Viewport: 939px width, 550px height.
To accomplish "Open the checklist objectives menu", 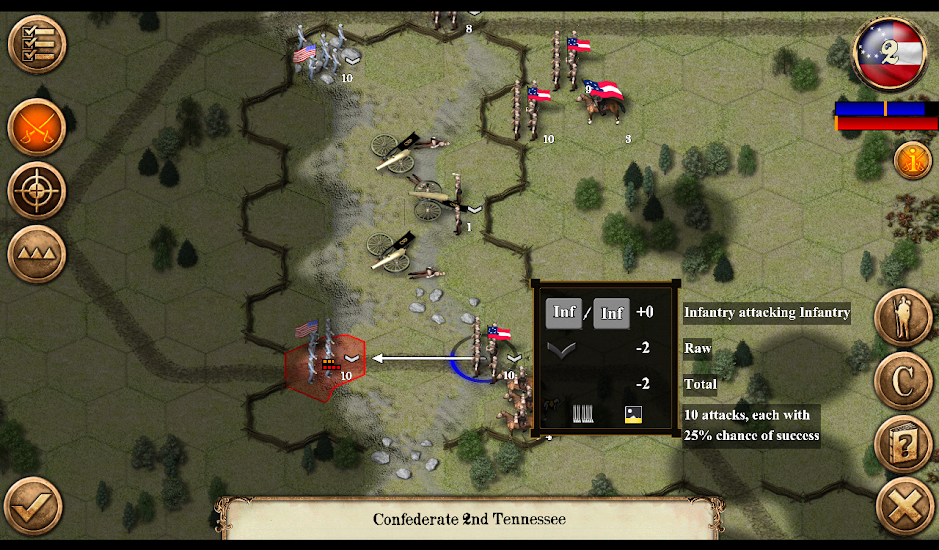I will point(37,44).
